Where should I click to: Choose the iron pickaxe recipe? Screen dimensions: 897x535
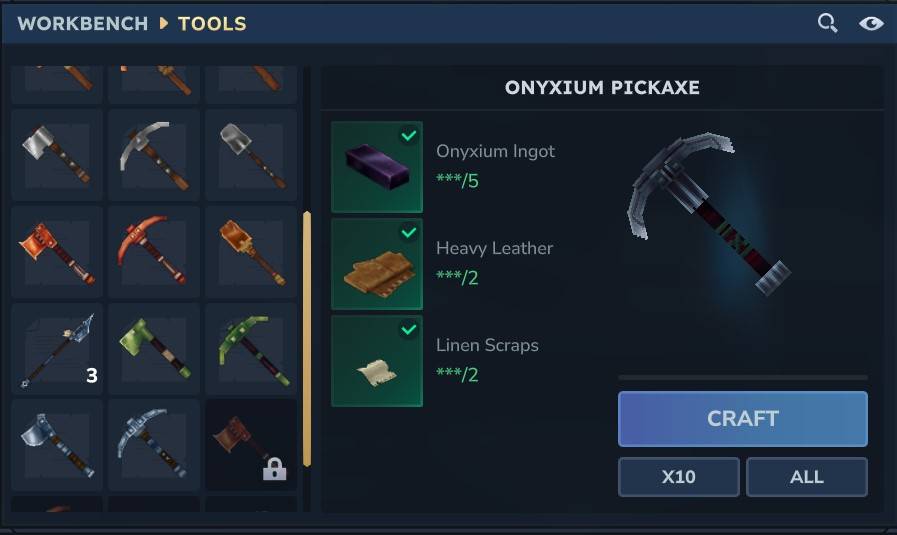pos(154,155)
